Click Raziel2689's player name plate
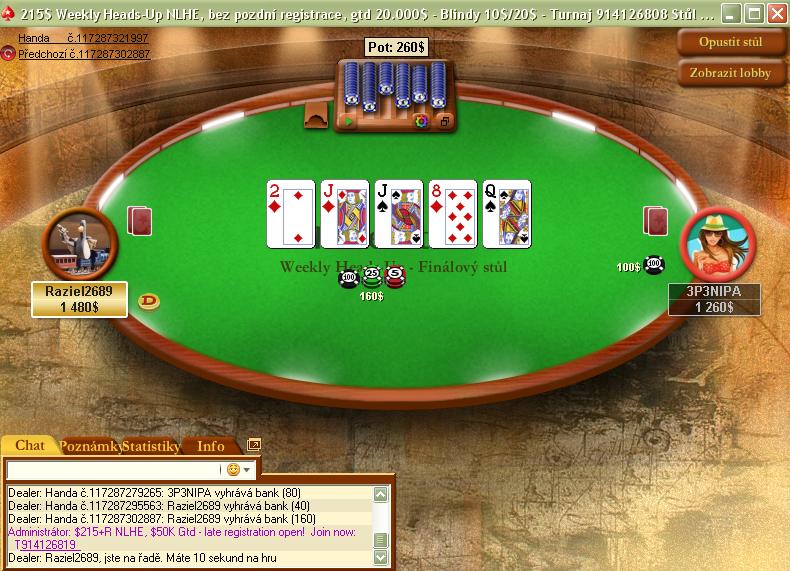Viewport: 790px width, 571px height. 79,299
